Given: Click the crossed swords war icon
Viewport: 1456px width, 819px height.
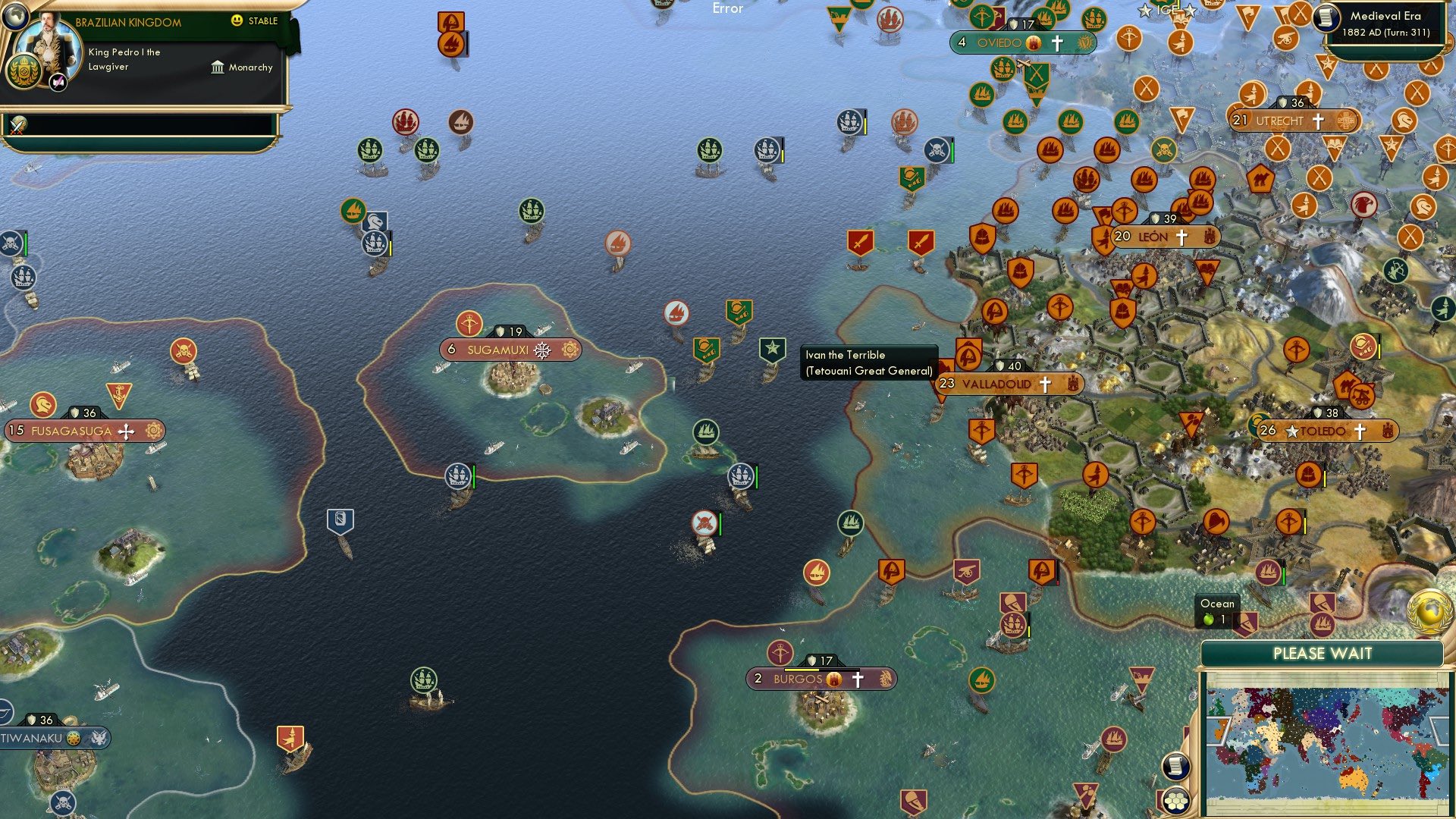Looking at the screenshot, I should click(17, 124).
